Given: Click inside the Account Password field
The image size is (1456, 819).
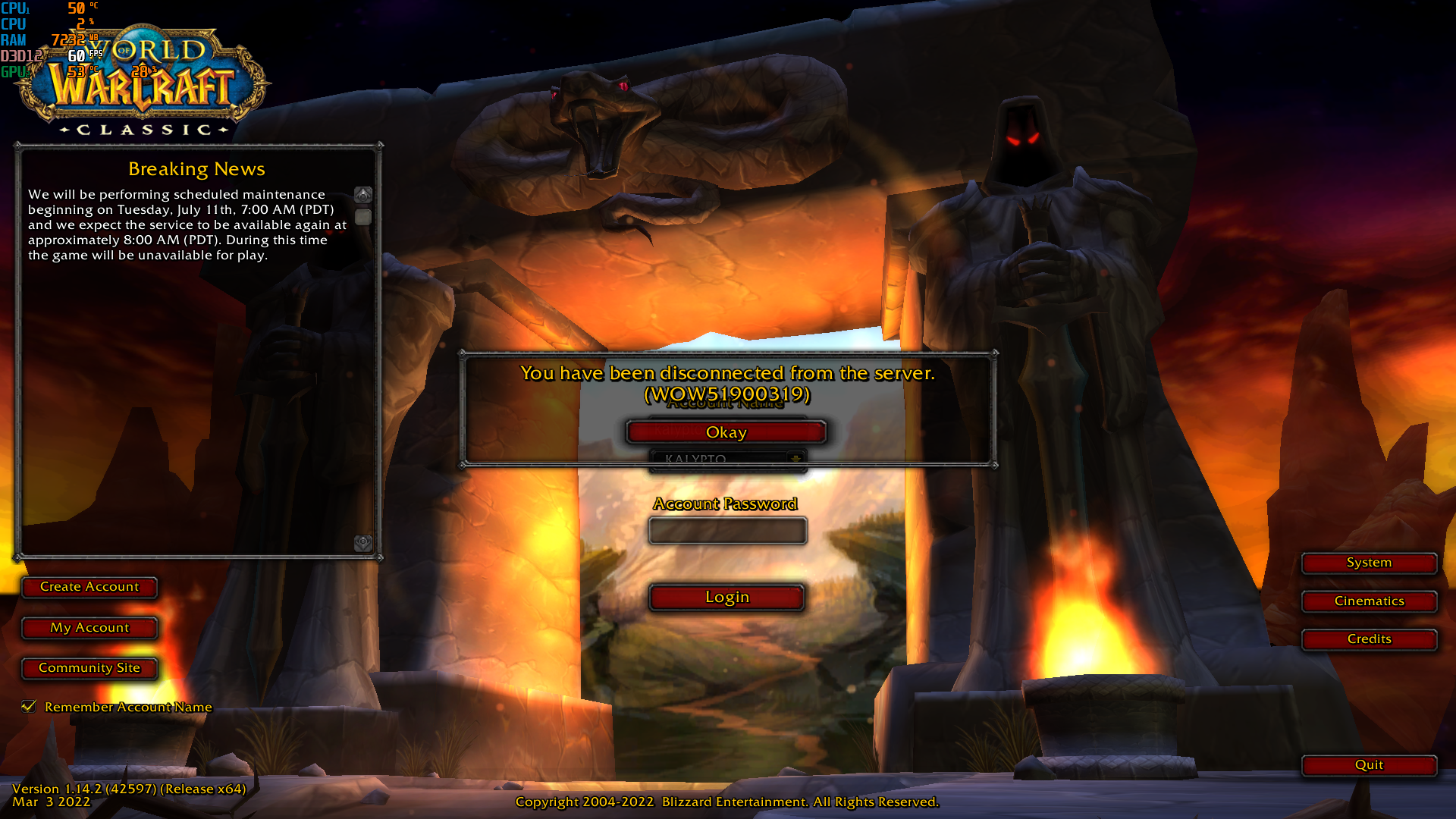Looking at the screenshot, I should [726, 530].
